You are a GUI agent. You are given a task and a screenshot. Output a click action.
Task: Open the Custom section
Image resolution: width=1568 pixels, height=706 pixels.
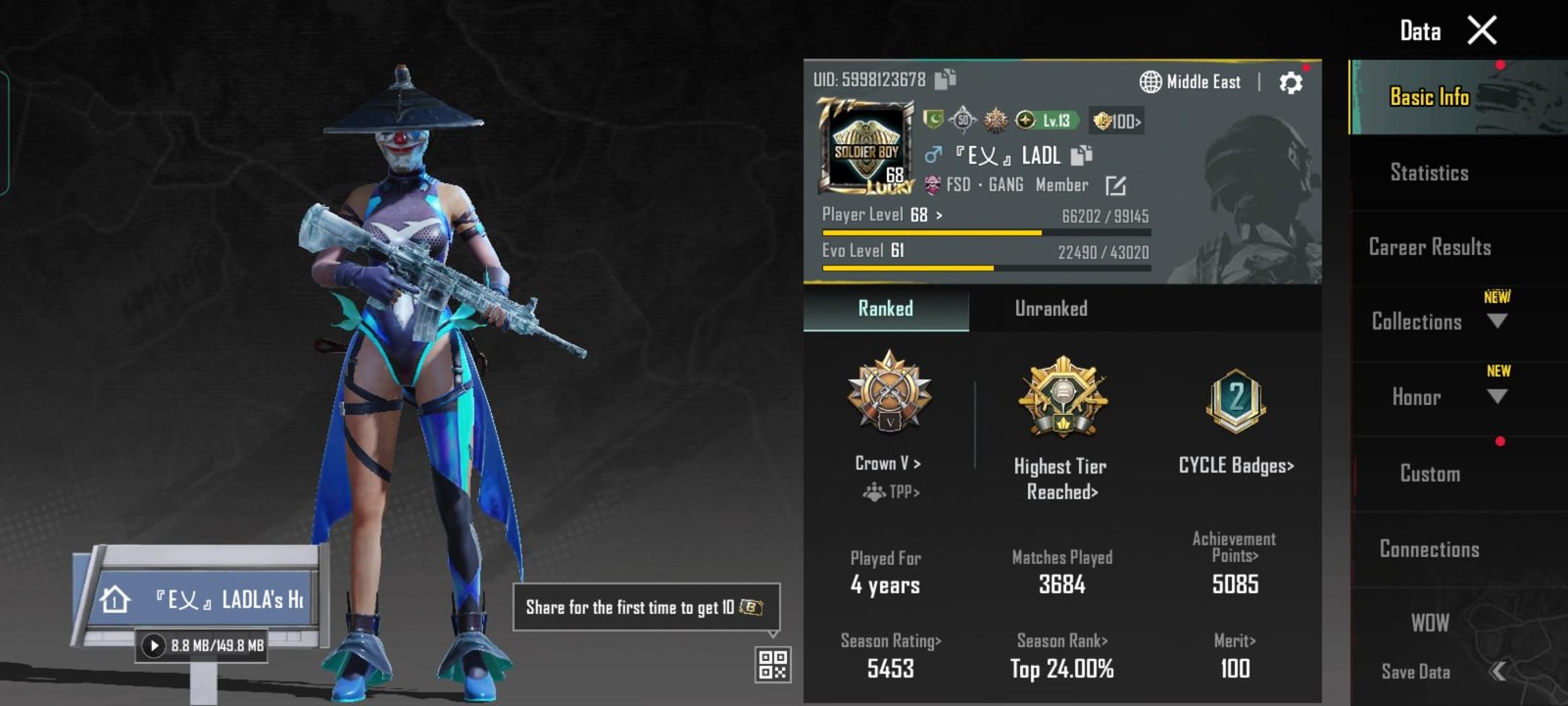[1430, 474]
